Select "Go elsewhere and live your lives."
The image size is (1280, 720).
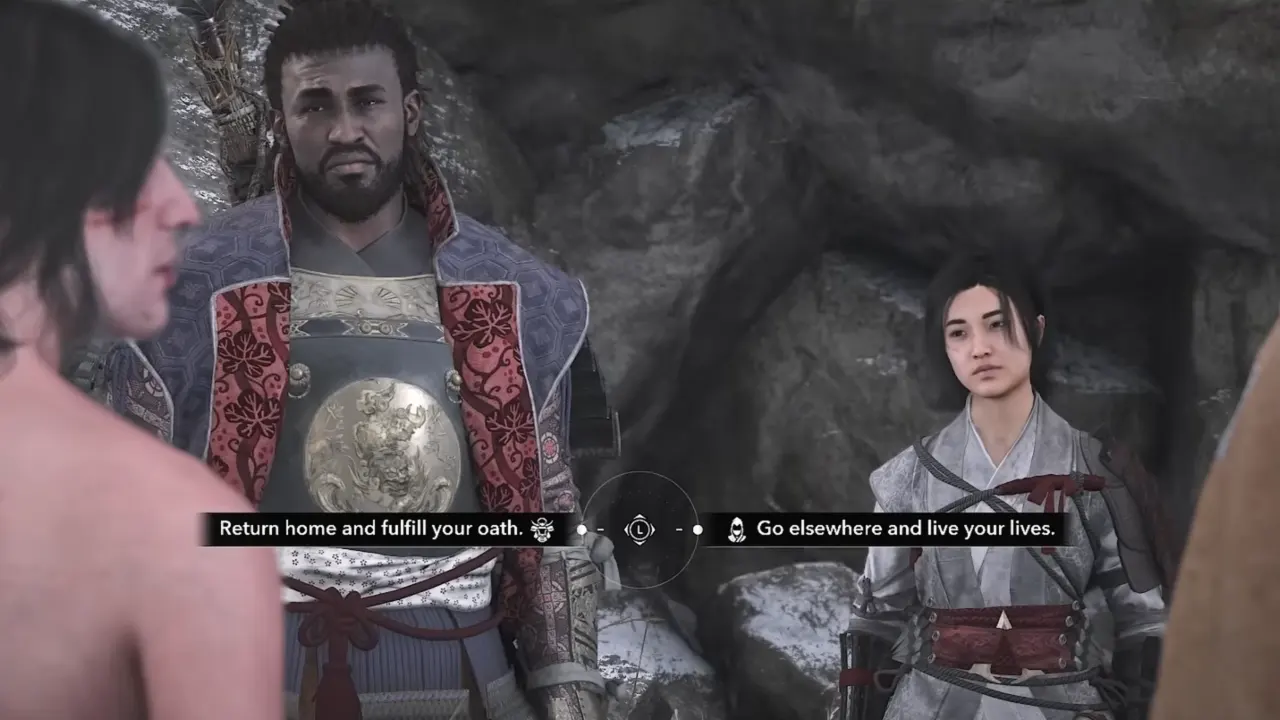point(905,529)
